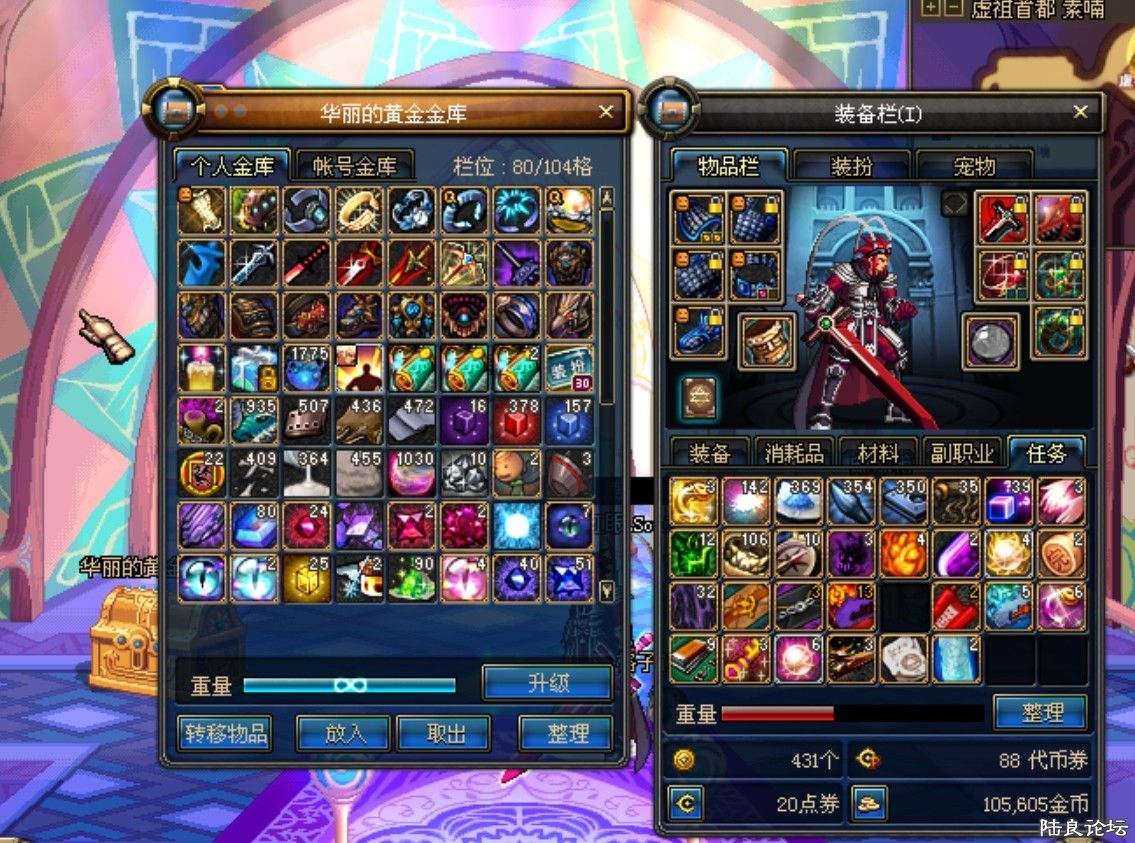This screenshot has height=843, width=1135.
Task: Select the red cube stack of 378
Action: tap(516, 420)
